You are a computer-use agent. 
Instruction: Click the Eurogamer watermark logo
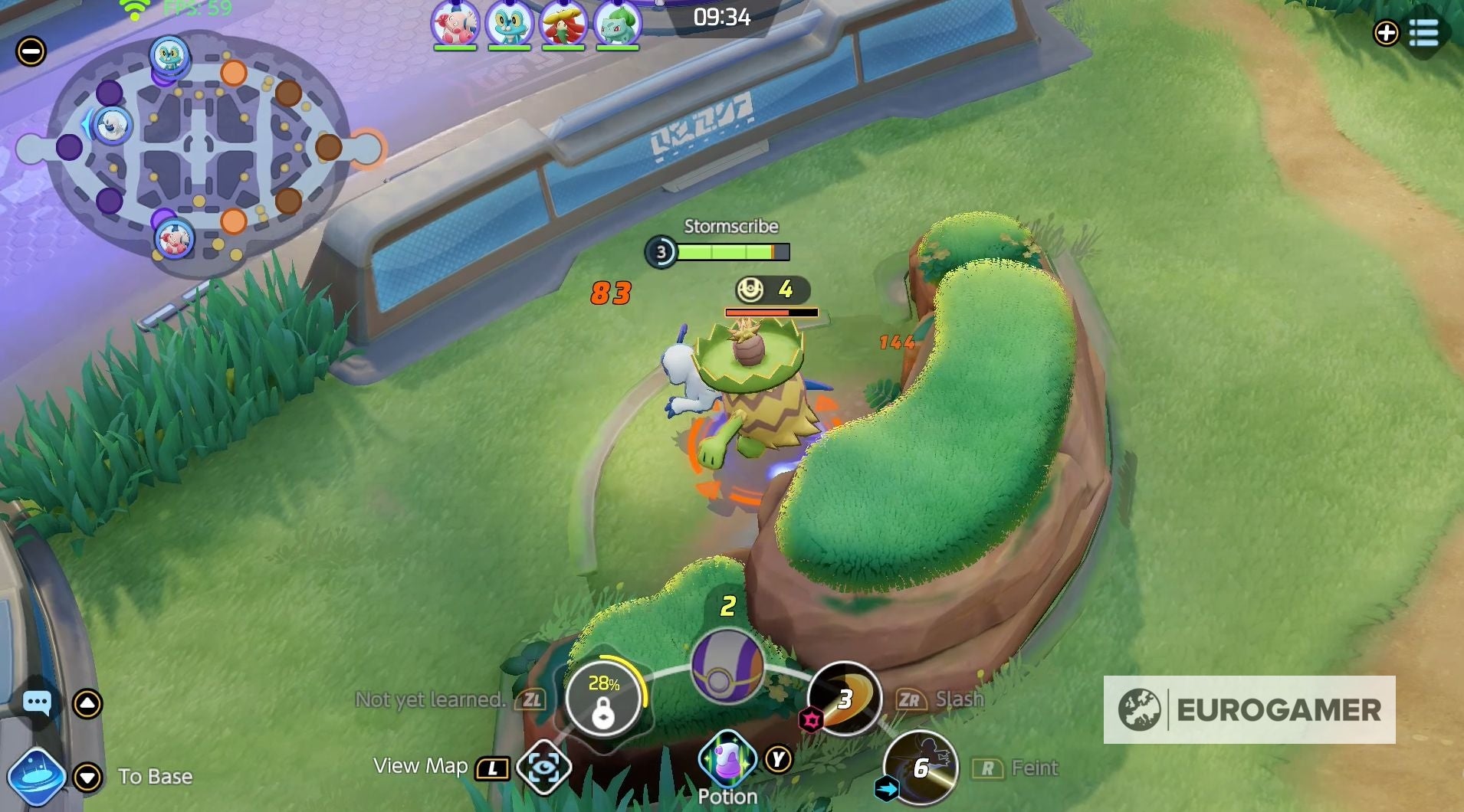pos(1249,709)
